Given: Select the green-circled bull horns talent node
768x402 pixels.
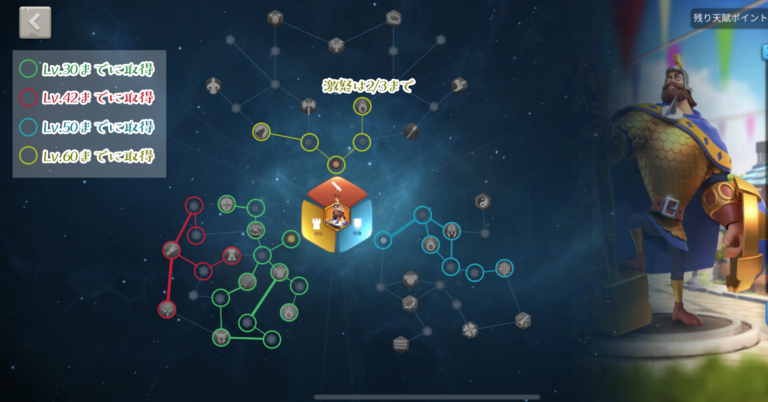Looking at the screenshot, I should pyautogui.click(x=221, y=336).
